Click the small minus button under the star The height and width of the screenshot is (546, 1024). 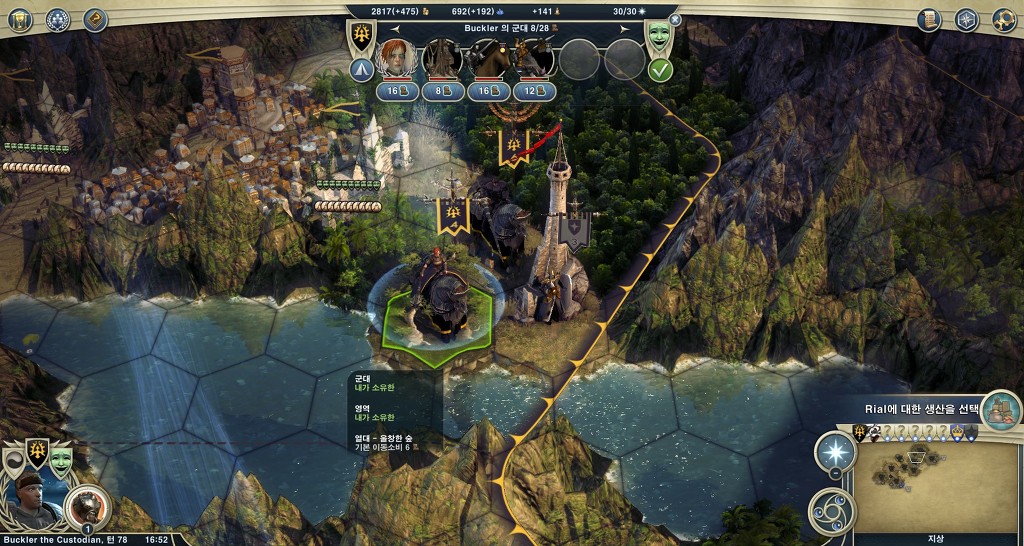pyautogui.click(x=836, y=475)
